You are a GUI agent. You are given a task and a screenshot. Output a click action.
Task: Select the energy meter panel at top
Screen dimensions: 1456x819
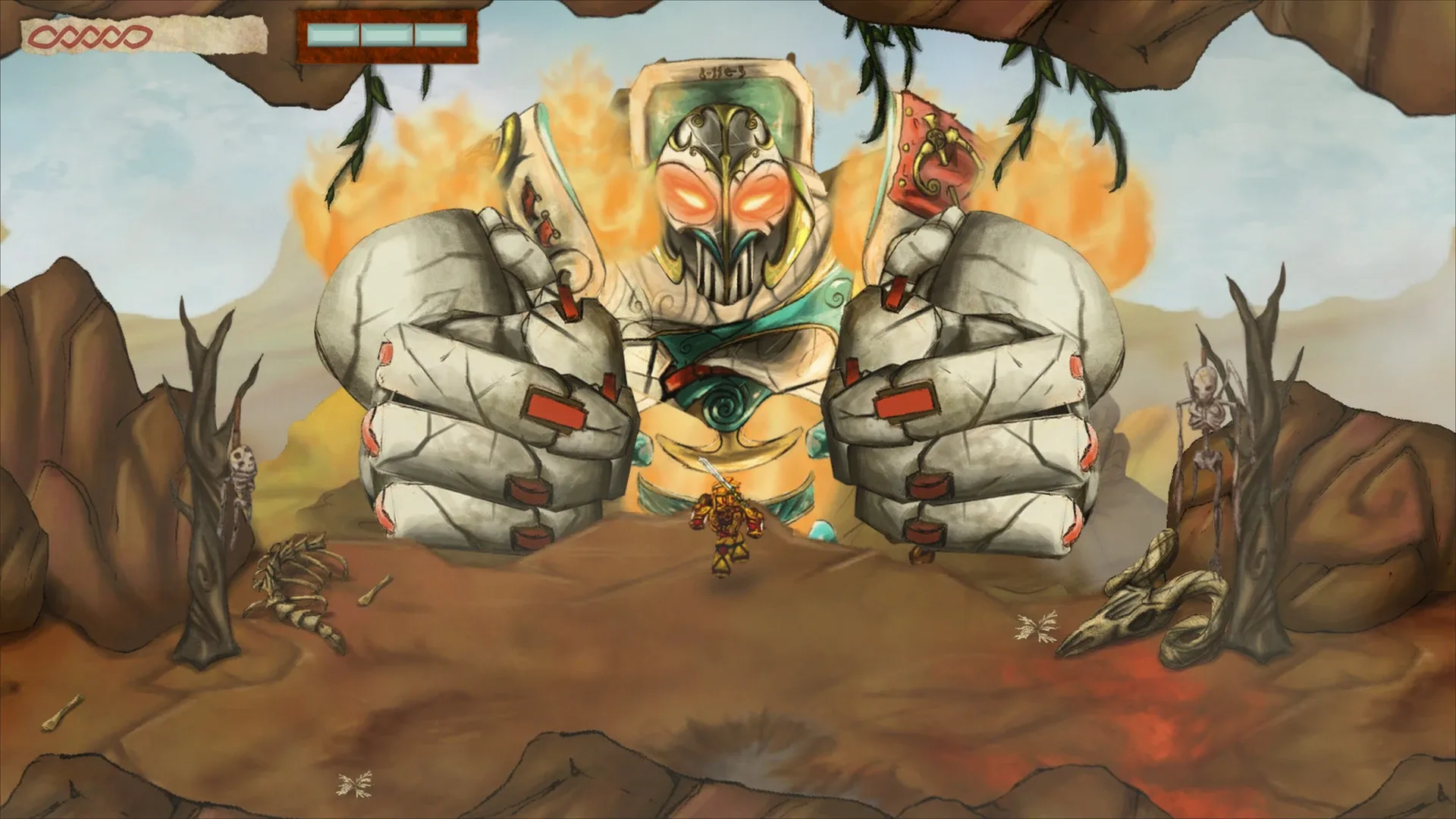point(387,33)
